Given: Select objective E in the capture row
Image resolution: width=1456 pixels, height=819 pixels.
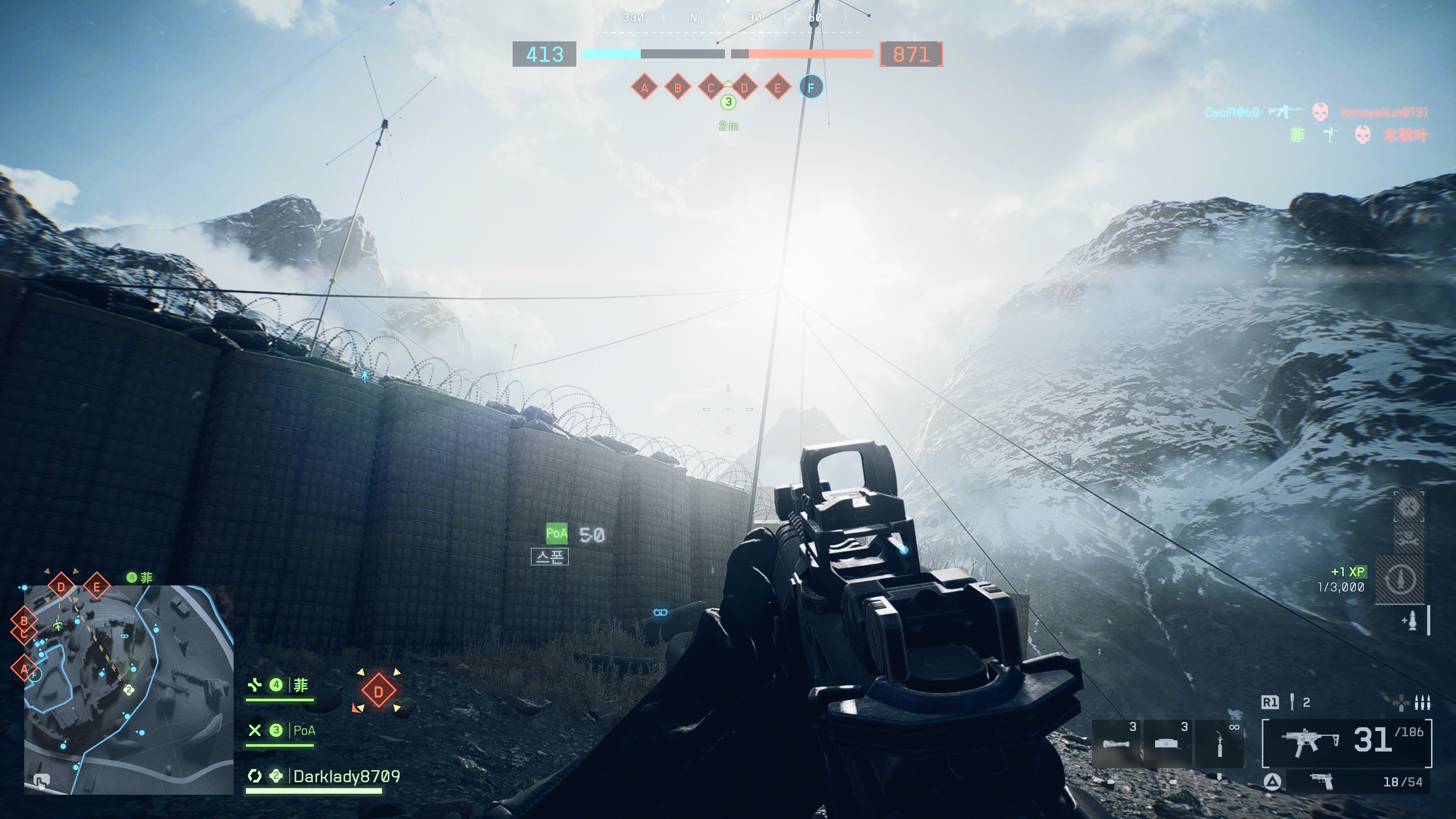Looking at the screenshot, I should (778, 88).
